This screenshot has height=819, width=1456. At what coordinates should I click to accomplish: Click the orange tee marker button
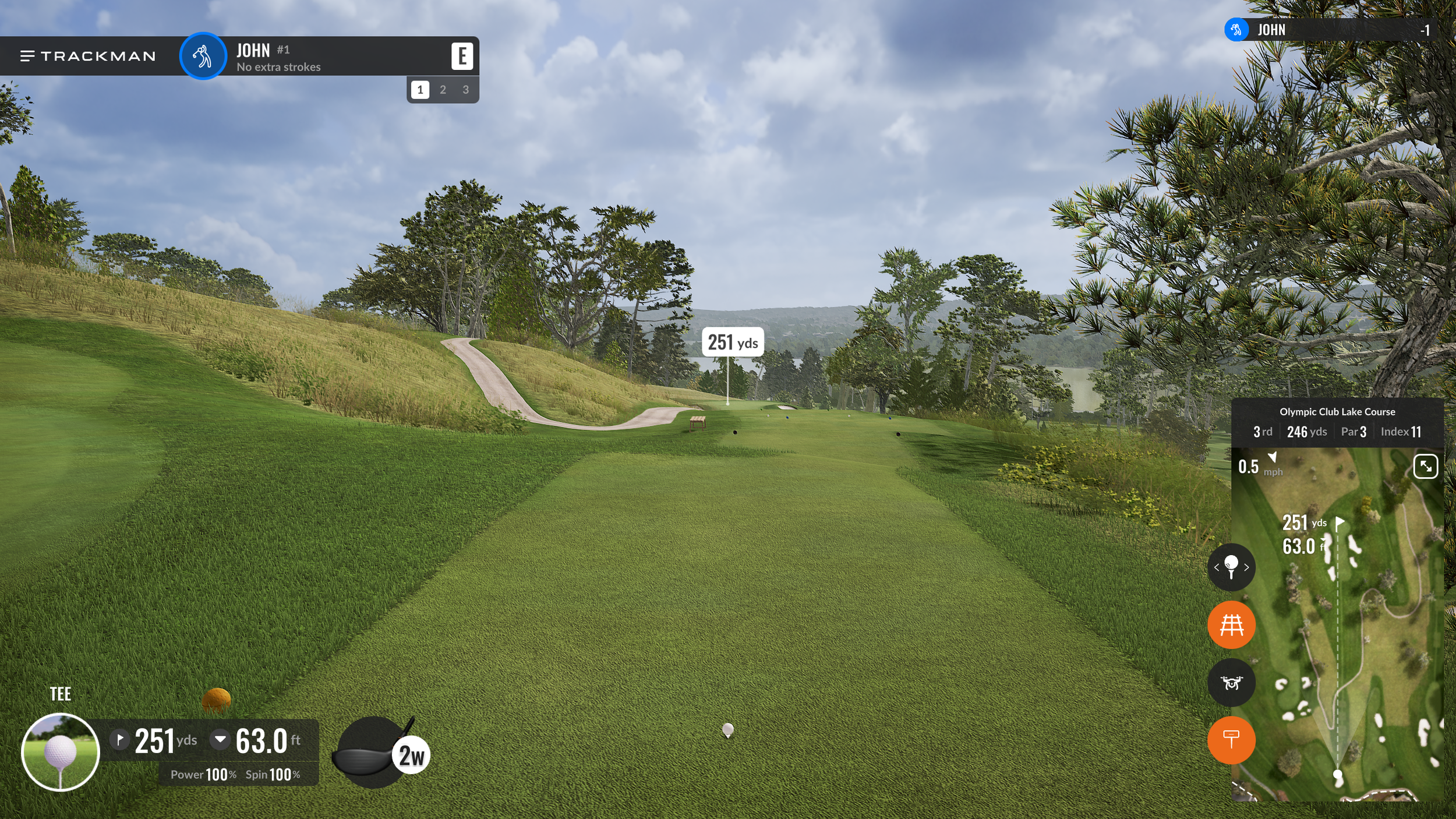(x=1231, y=740)
